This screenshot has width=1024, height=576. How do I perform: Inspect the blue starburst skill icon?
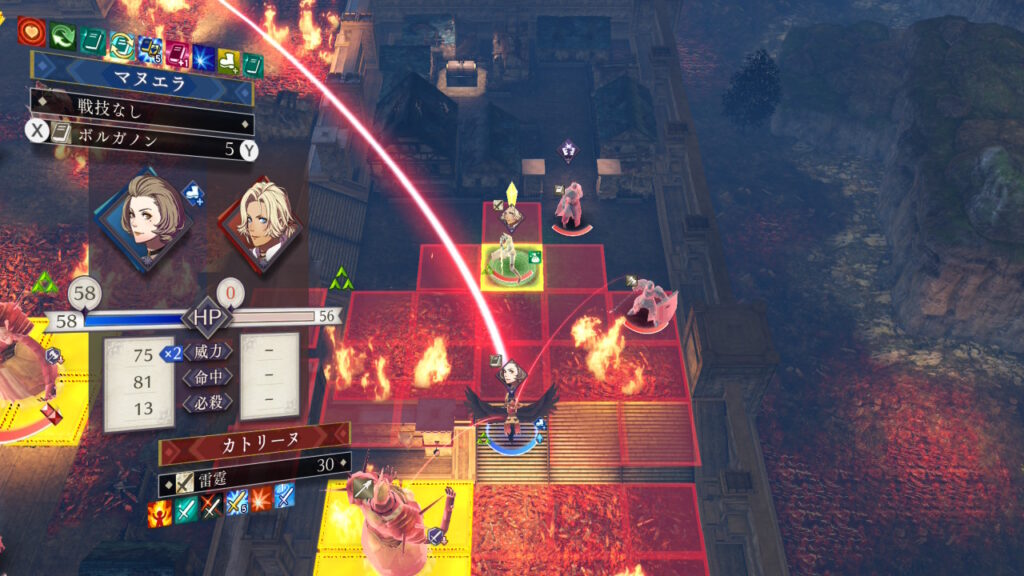(x=201, y=54)
